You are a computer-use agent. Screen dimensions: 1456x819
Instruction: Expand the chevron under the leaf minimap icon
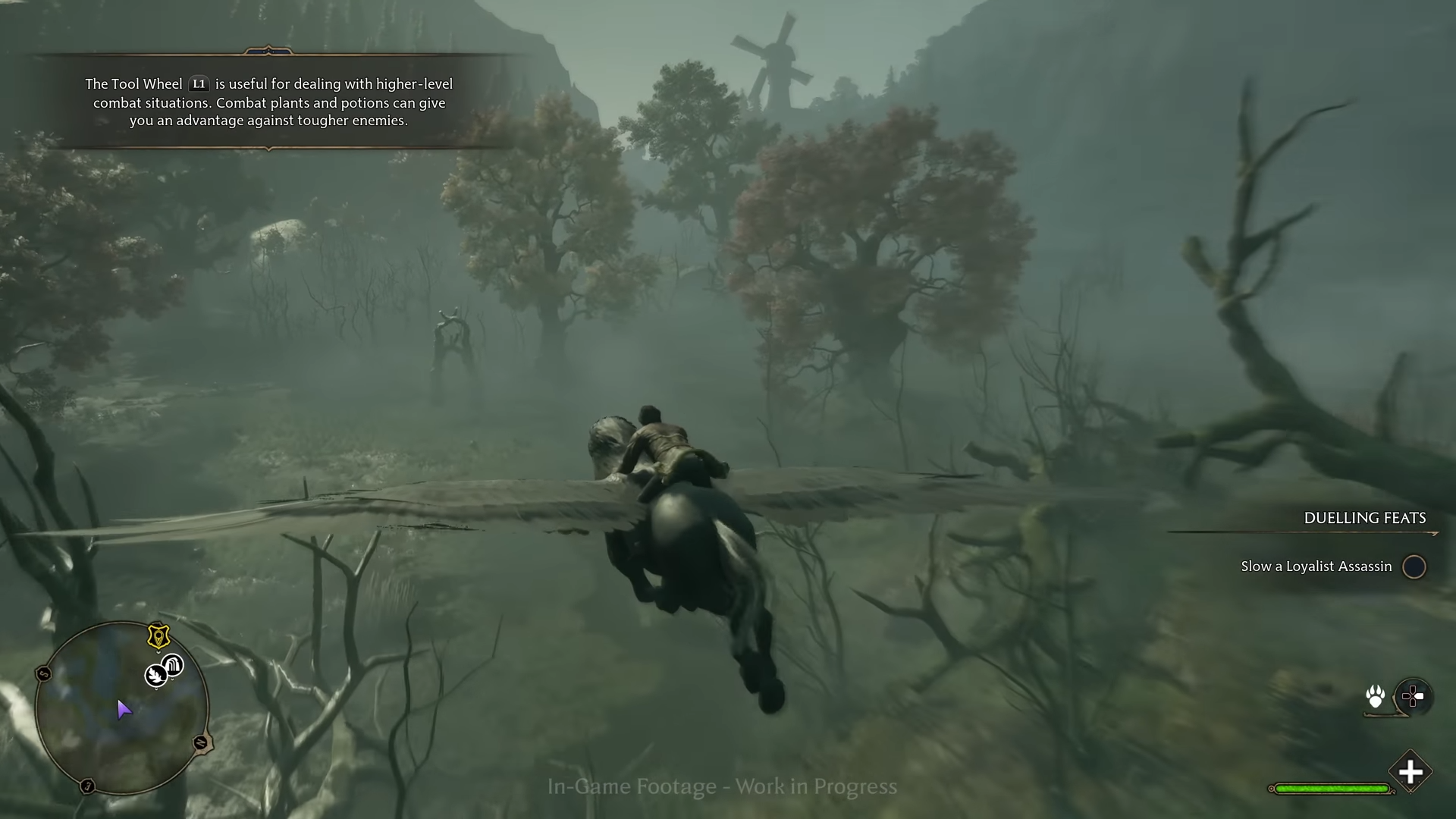point(156,690)
